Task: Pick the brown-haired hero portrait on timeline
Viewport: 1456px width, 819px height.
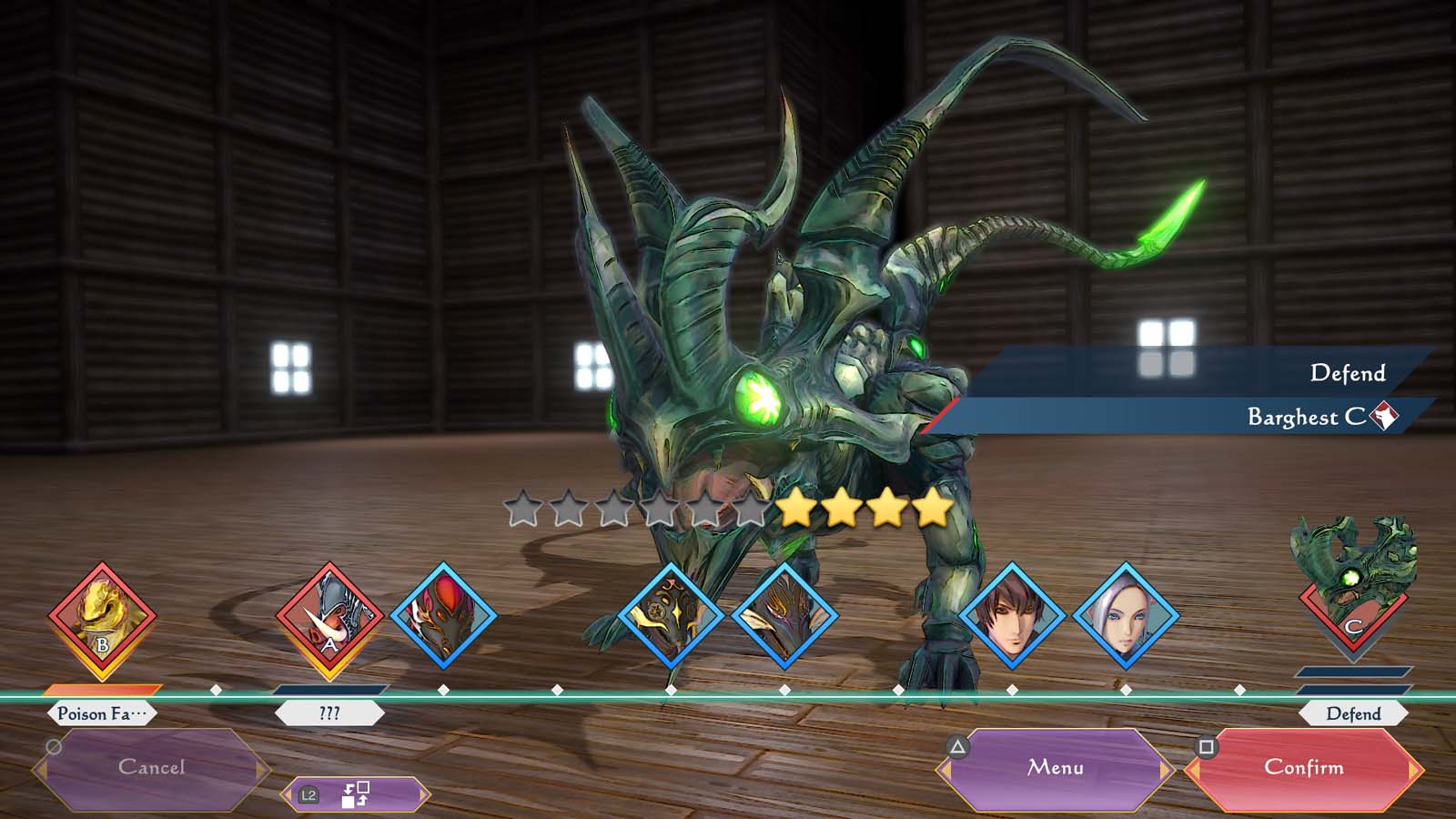Action: tap(1012, 616)
